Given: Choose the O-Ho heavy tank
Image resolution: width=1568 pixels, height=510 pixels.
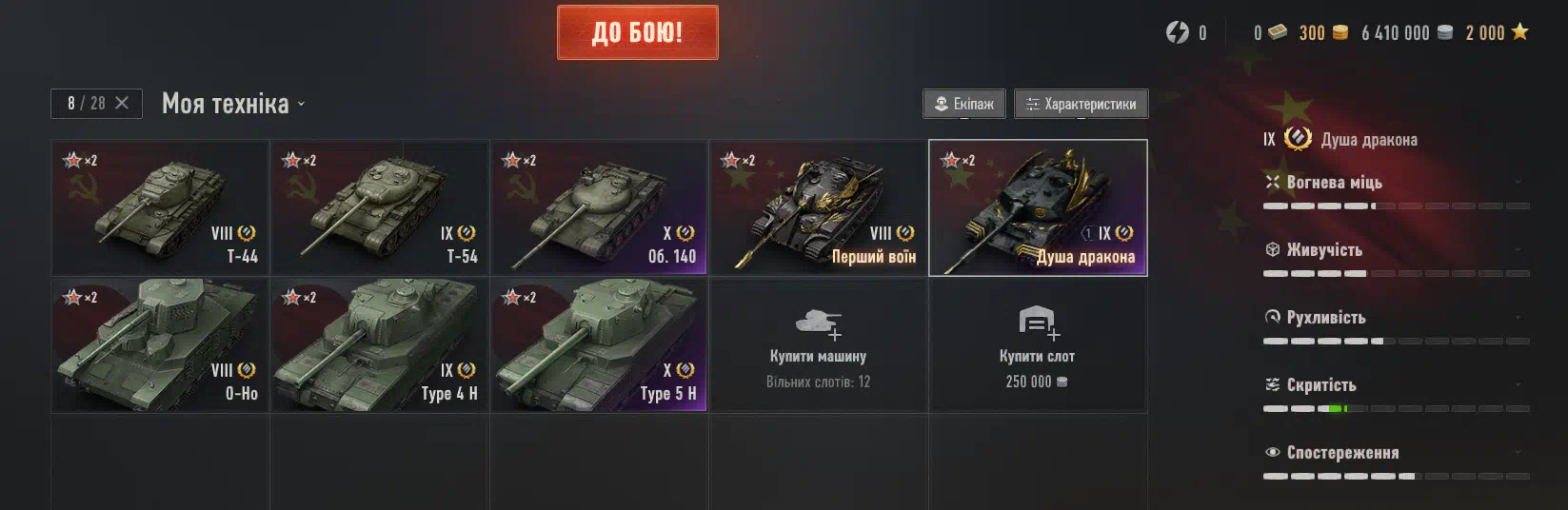Looking at the screenshot, I should [x=160, y=344].
